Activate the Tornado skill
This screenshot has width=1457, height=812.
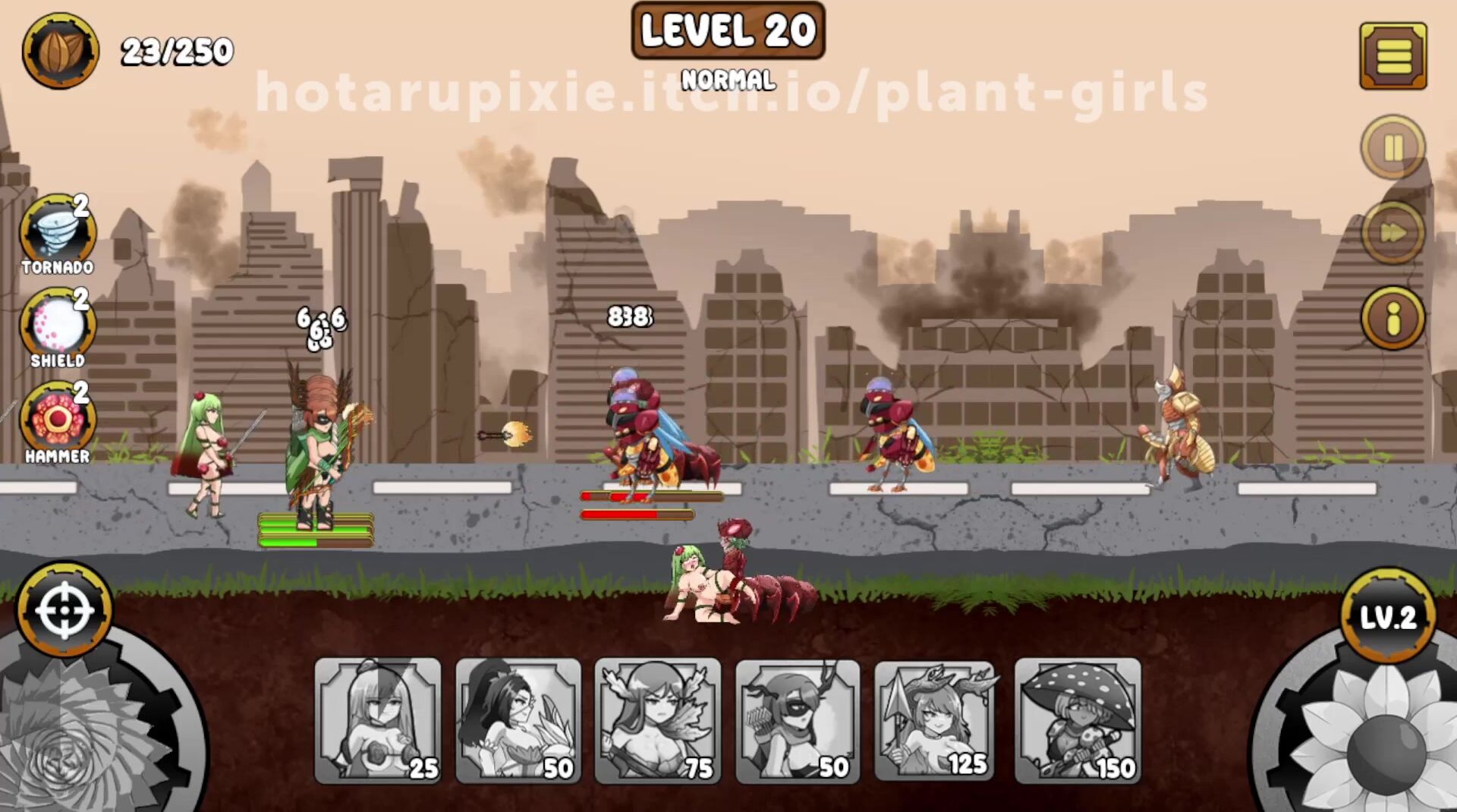click(x=58, y=232)
